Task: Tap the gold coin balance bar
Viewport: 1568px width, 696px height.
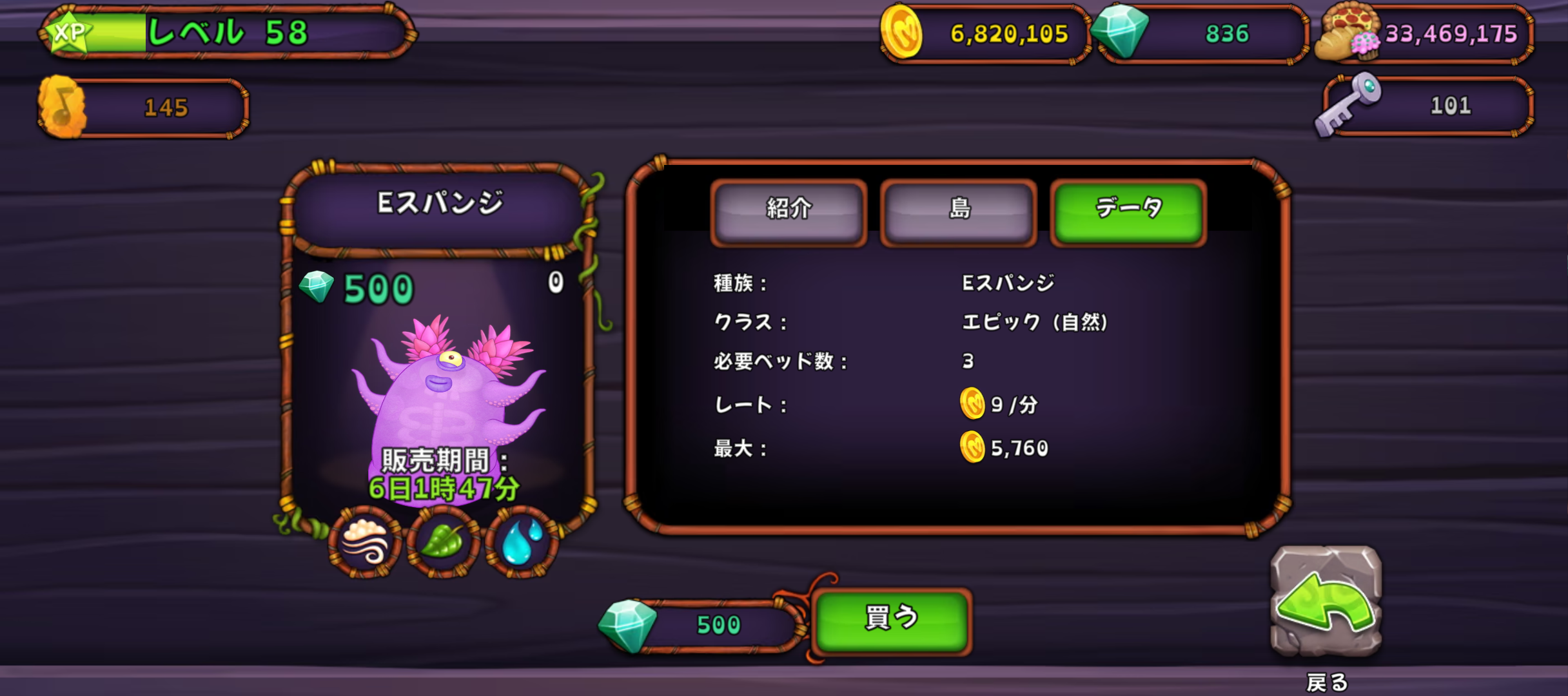Action: (986, 34)
